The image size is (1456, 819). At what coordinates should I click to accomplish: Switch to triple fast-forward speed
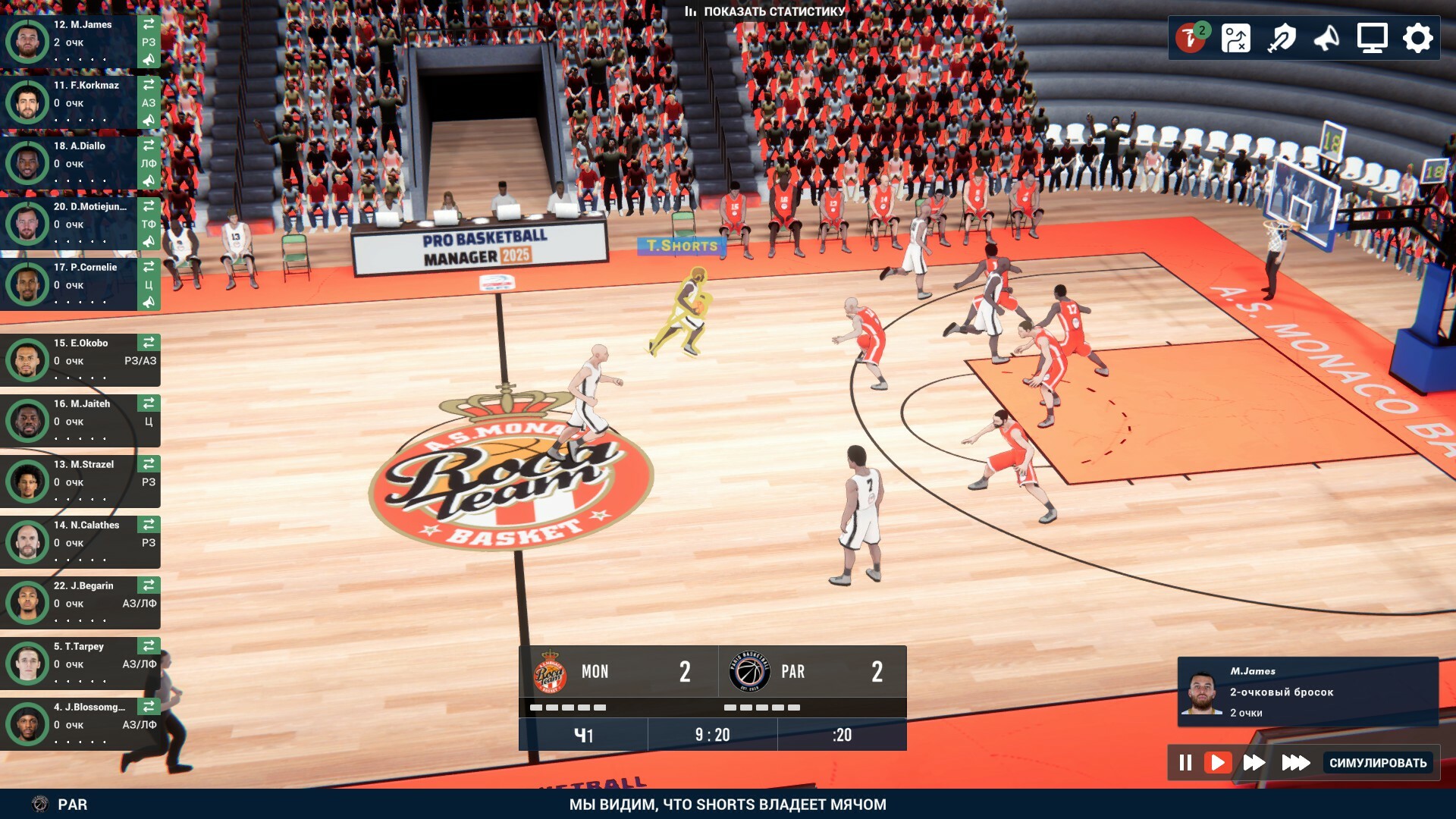tap(1295, 762)
